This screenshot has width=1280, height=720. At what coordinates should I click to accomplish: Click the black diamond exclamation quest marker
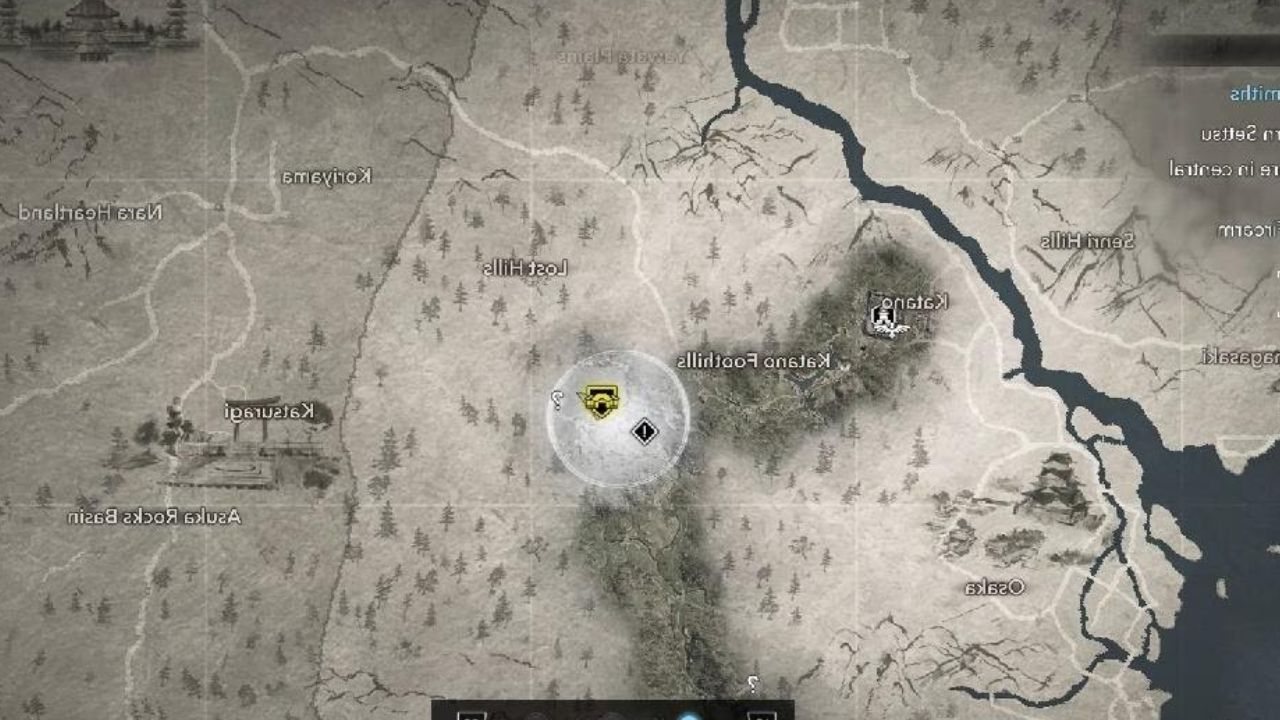[645, 432]
